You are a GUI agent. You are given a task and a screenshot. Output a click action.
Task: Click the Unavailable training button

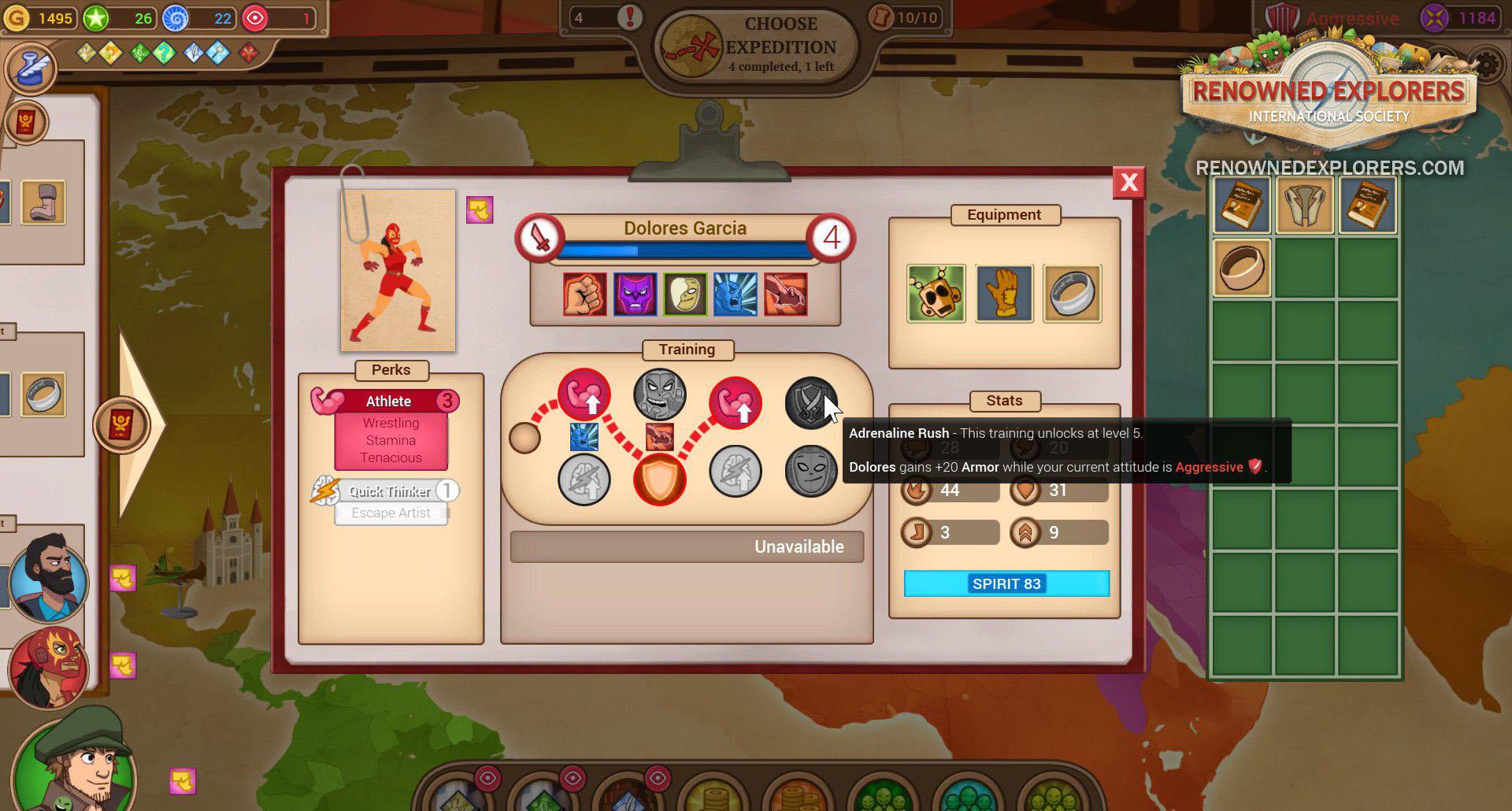point(687,546)
